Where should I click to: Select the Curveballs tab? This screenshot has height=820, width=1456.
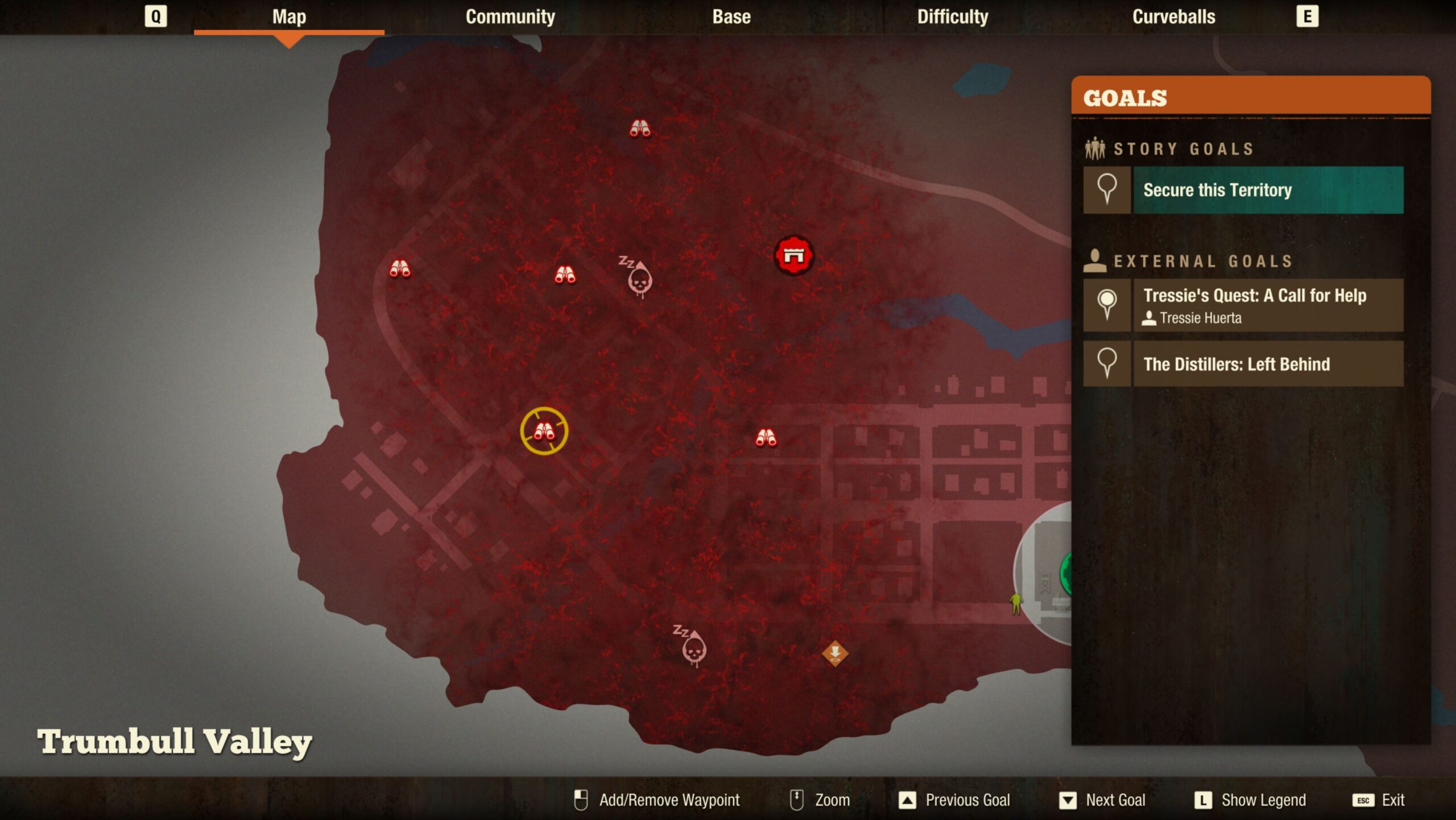pos(1173,17)
